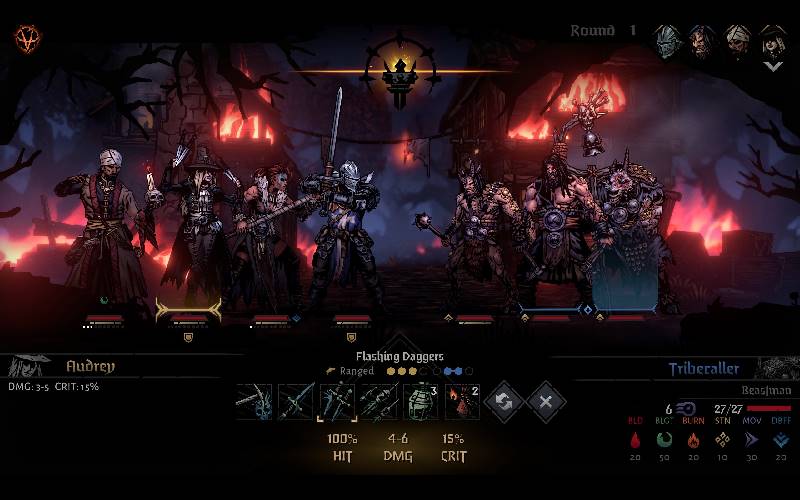Select the single-dagger skill icon
The height and width of the screenshot is (500, 800).
point(295,402)
